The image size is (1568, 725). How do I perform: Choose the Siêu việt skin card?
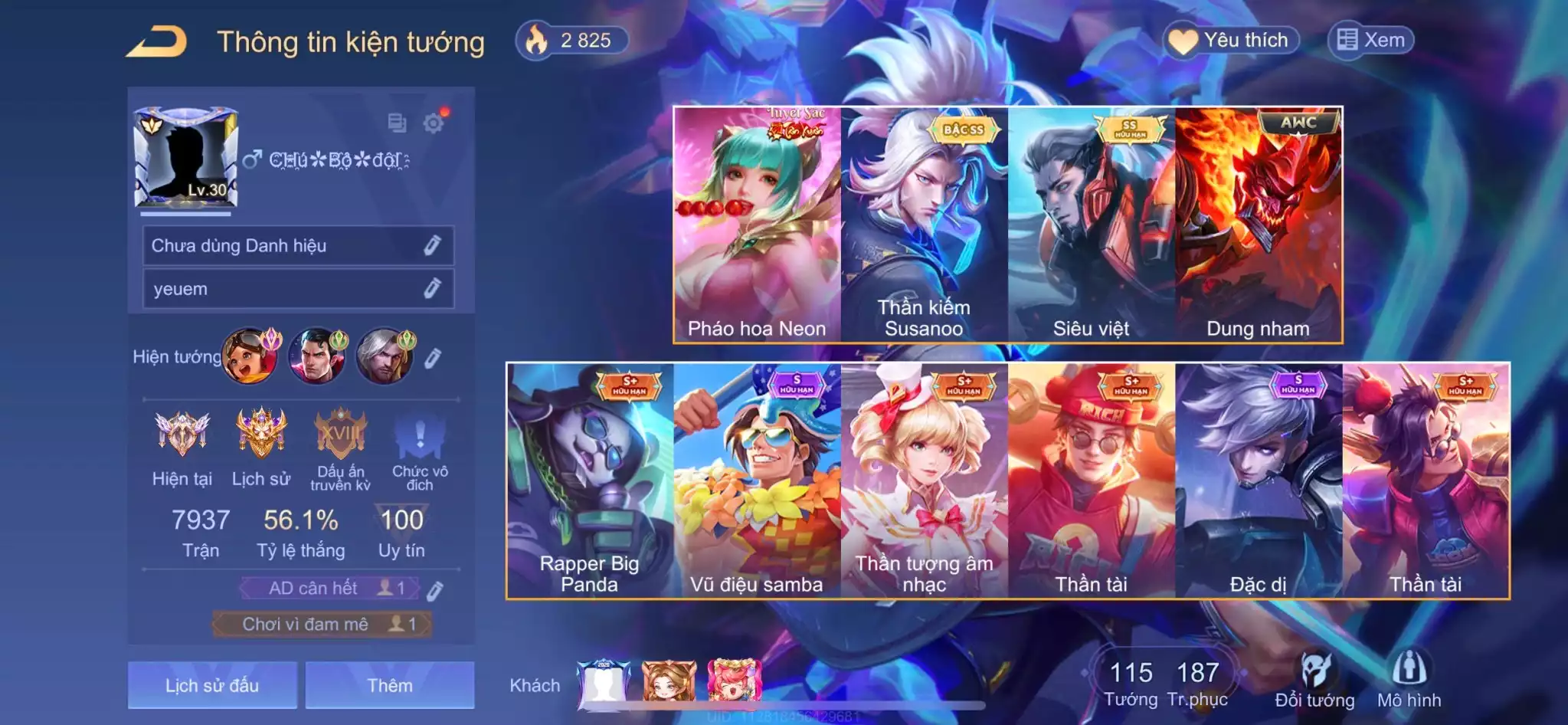(x=1091, y=225)
